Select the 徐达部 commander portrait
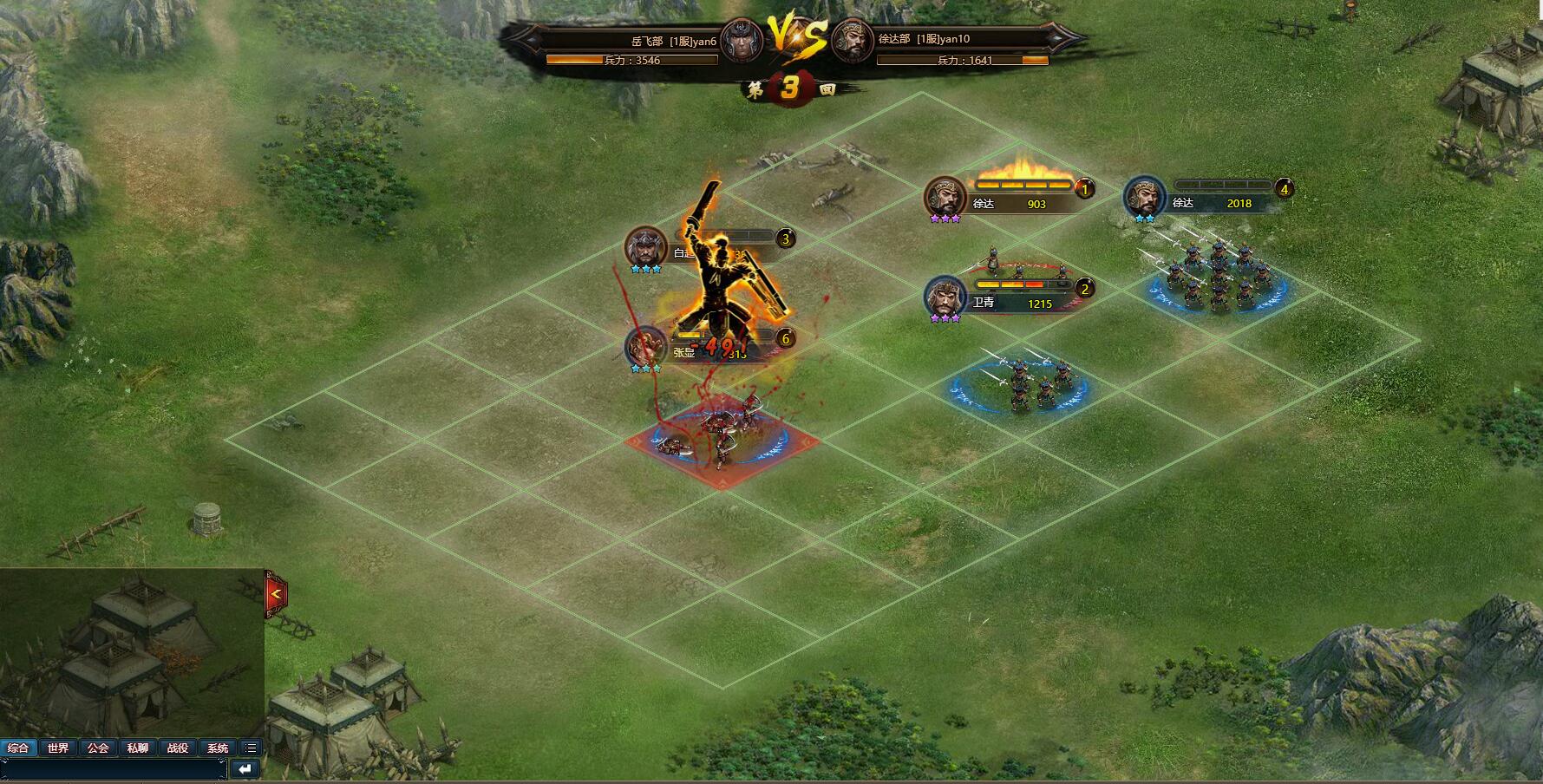The width and height of the screenshot is (1543, 784). tap(853, 41)
